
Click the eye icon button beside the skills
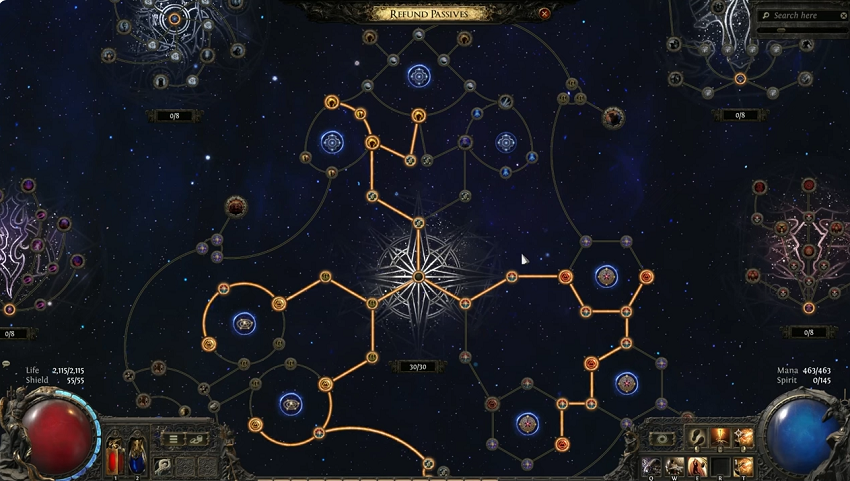tap(660, 438)
